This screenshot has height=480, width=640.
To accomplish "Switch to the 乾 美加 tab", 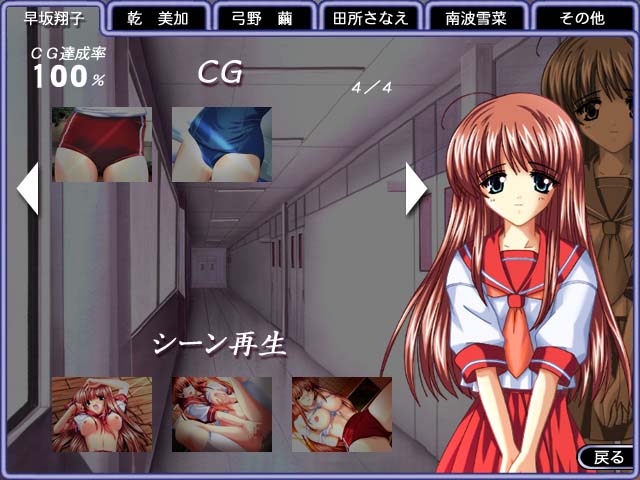I will [156, 17].
